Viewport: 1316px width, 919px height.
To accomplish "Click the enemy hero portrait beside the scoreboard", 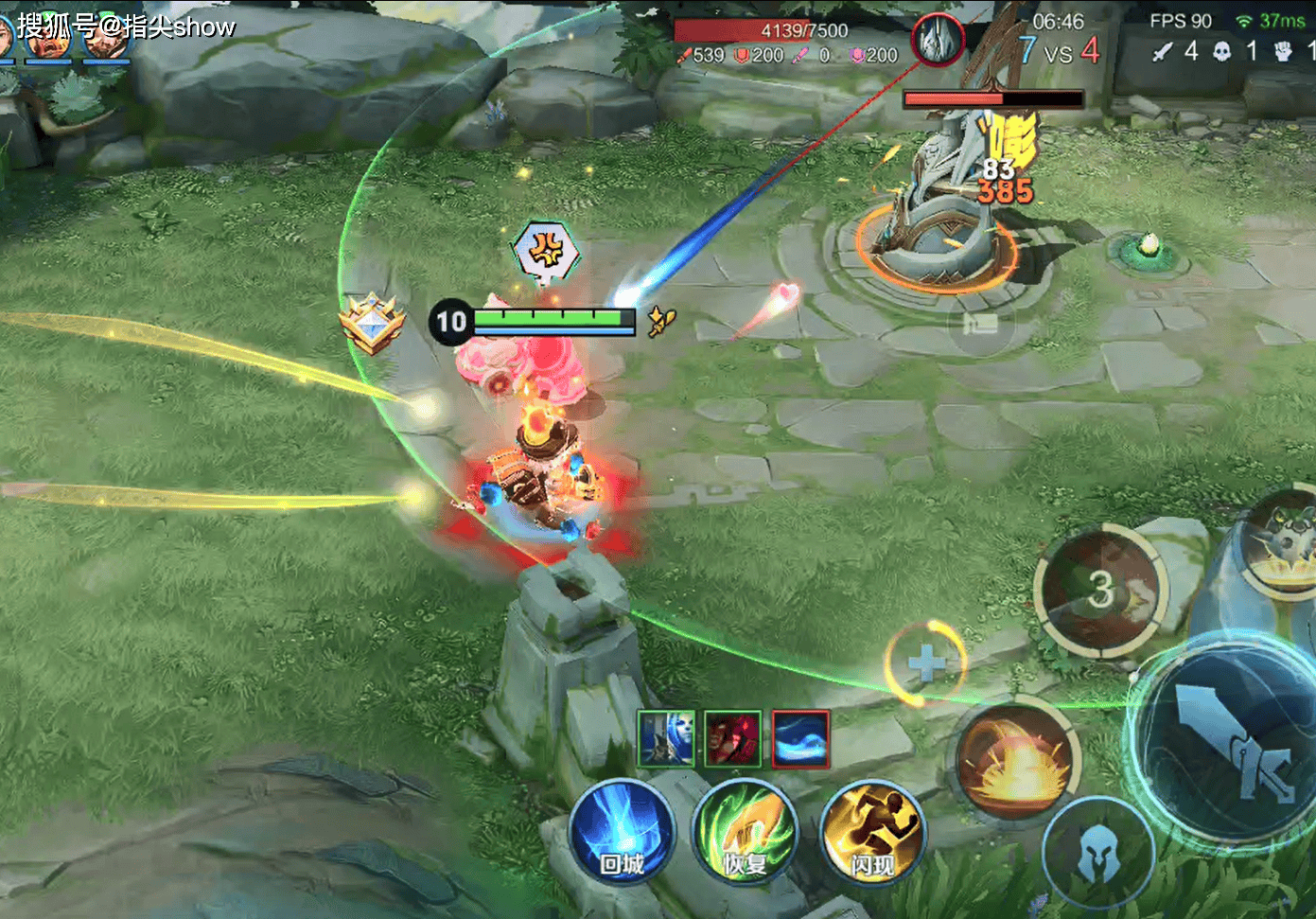I will coord(938,40).
